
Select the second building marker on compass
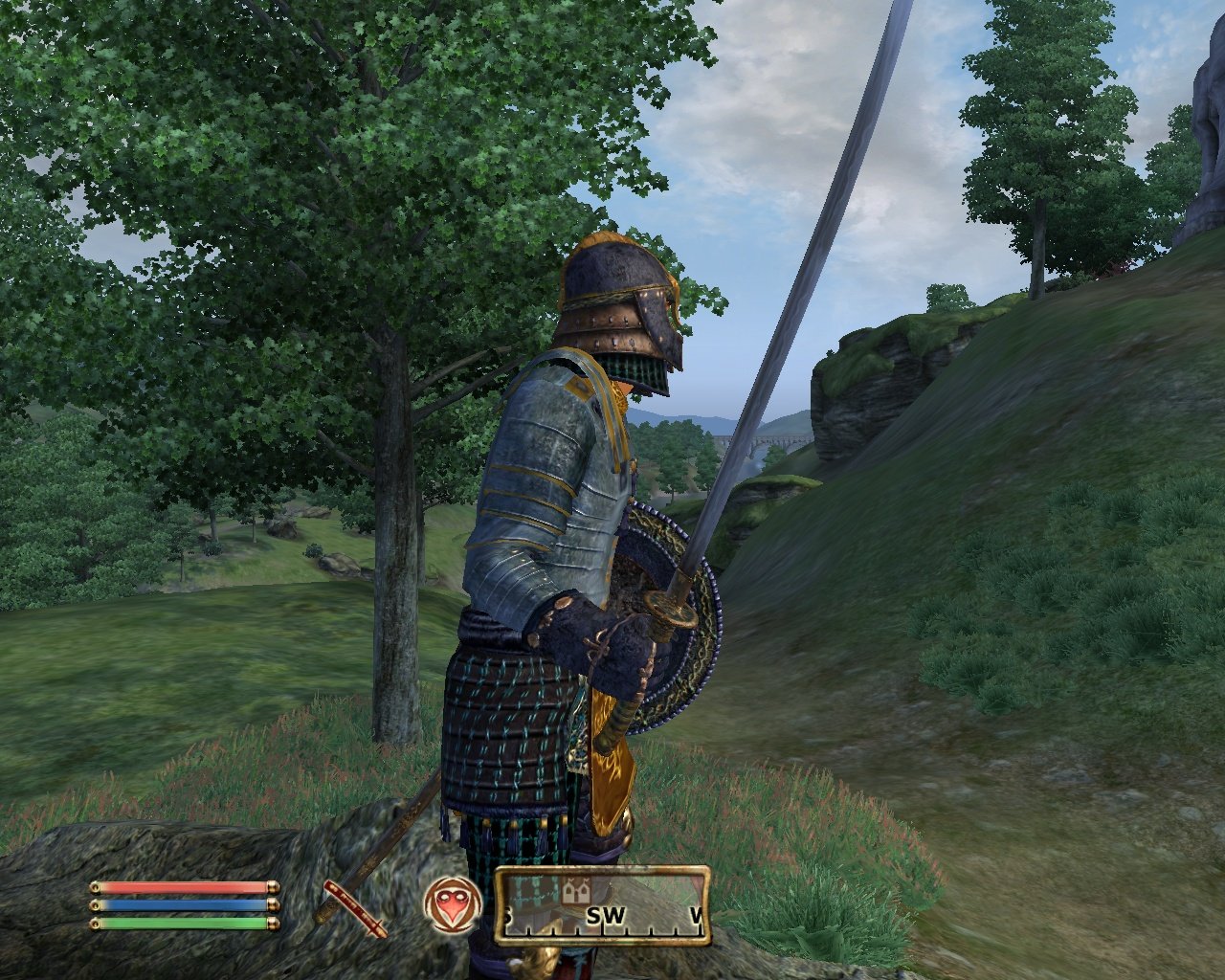[x=585, y=892]
